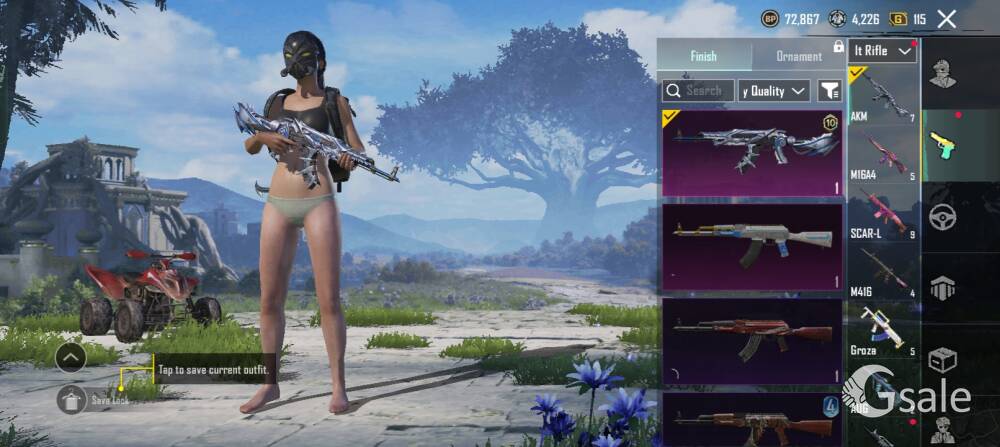This screenshot has height=447, width=1000.
Task: Click the skin search field
Action: tap(698, 91)
